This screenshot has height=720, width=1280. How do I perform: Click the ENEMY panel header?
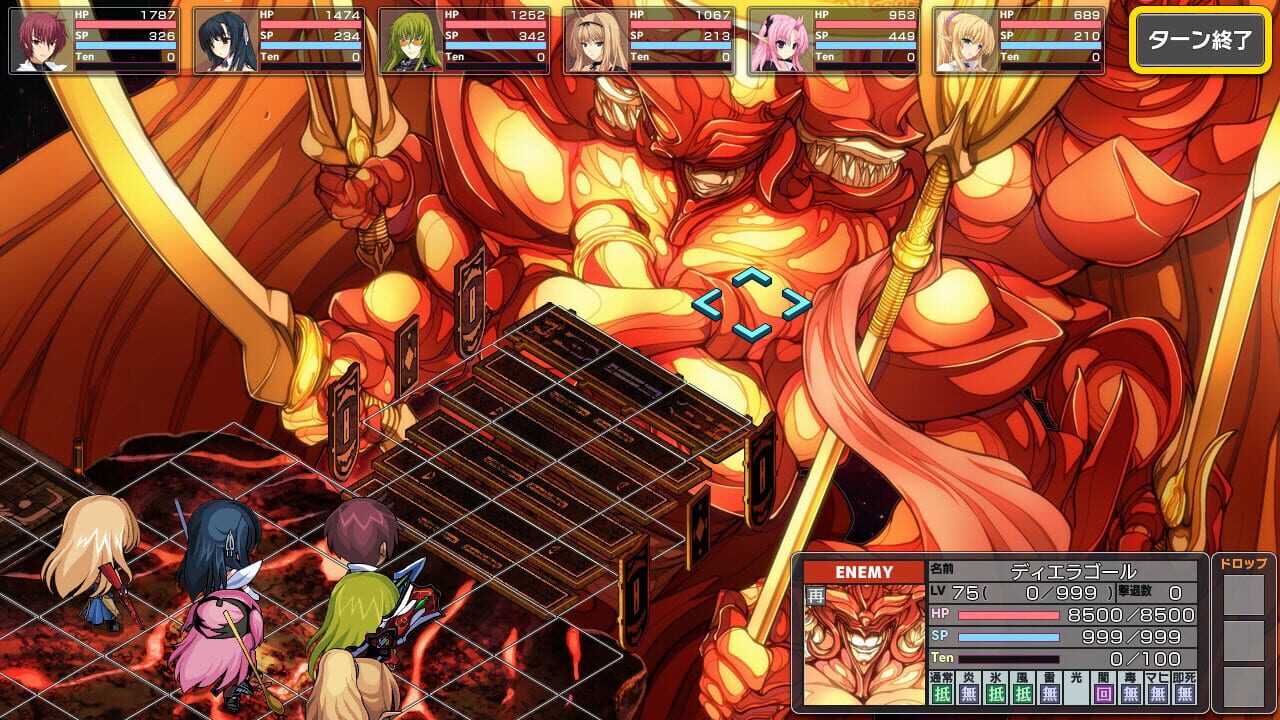(866, 571)
